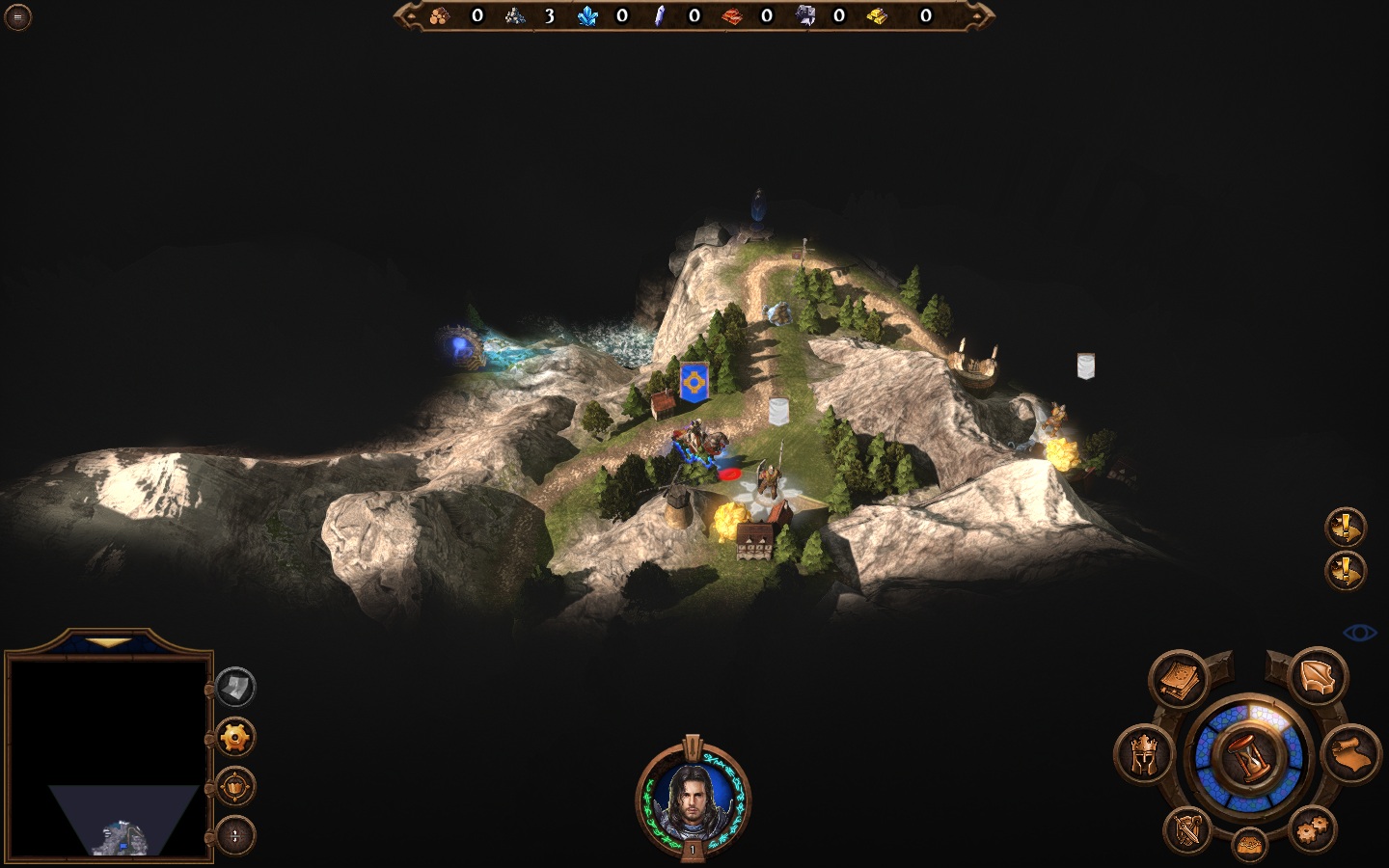Viewport: 1389px width, 868px height.
Task: Open the lower exclamation mark notification
Action: pos(1346,571)
